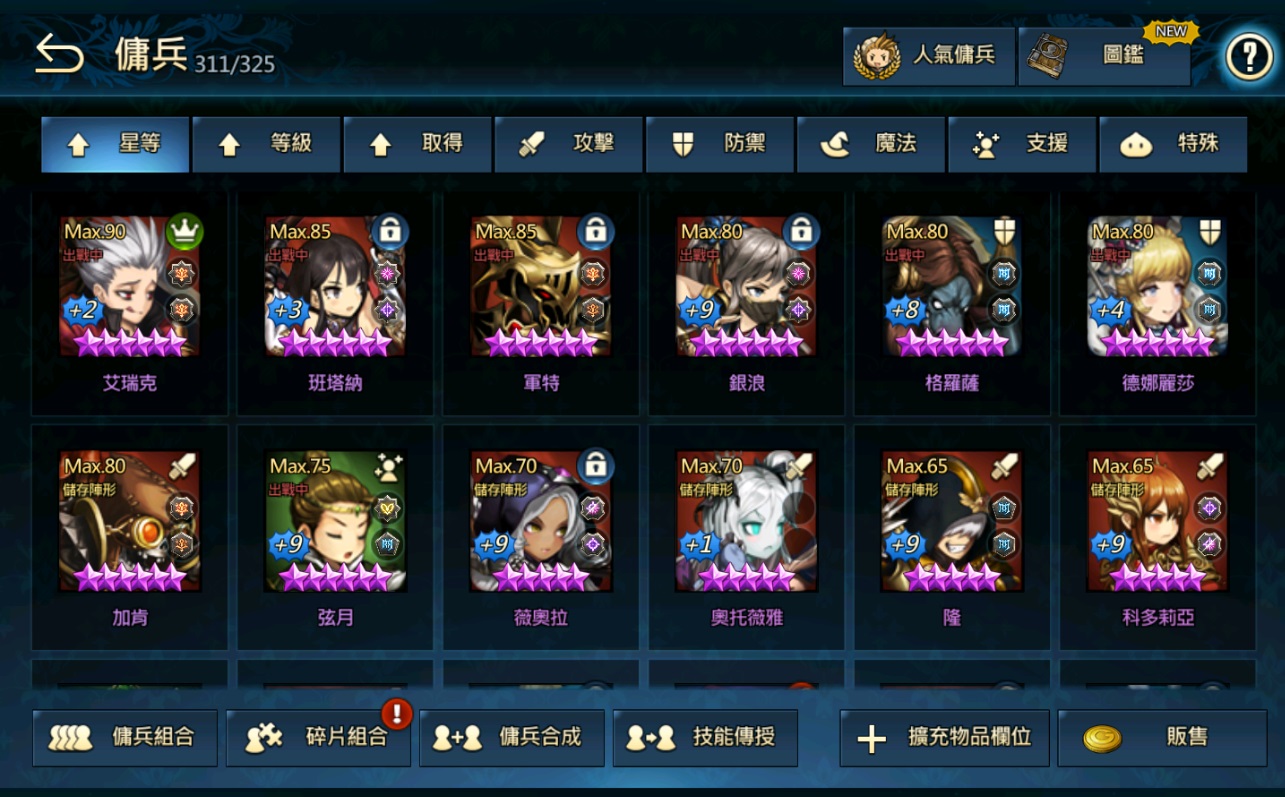The width and height of the screenshot is (1285, 797).
Task: Show help with the question mark button
Action: click(x=1249, y=58)
